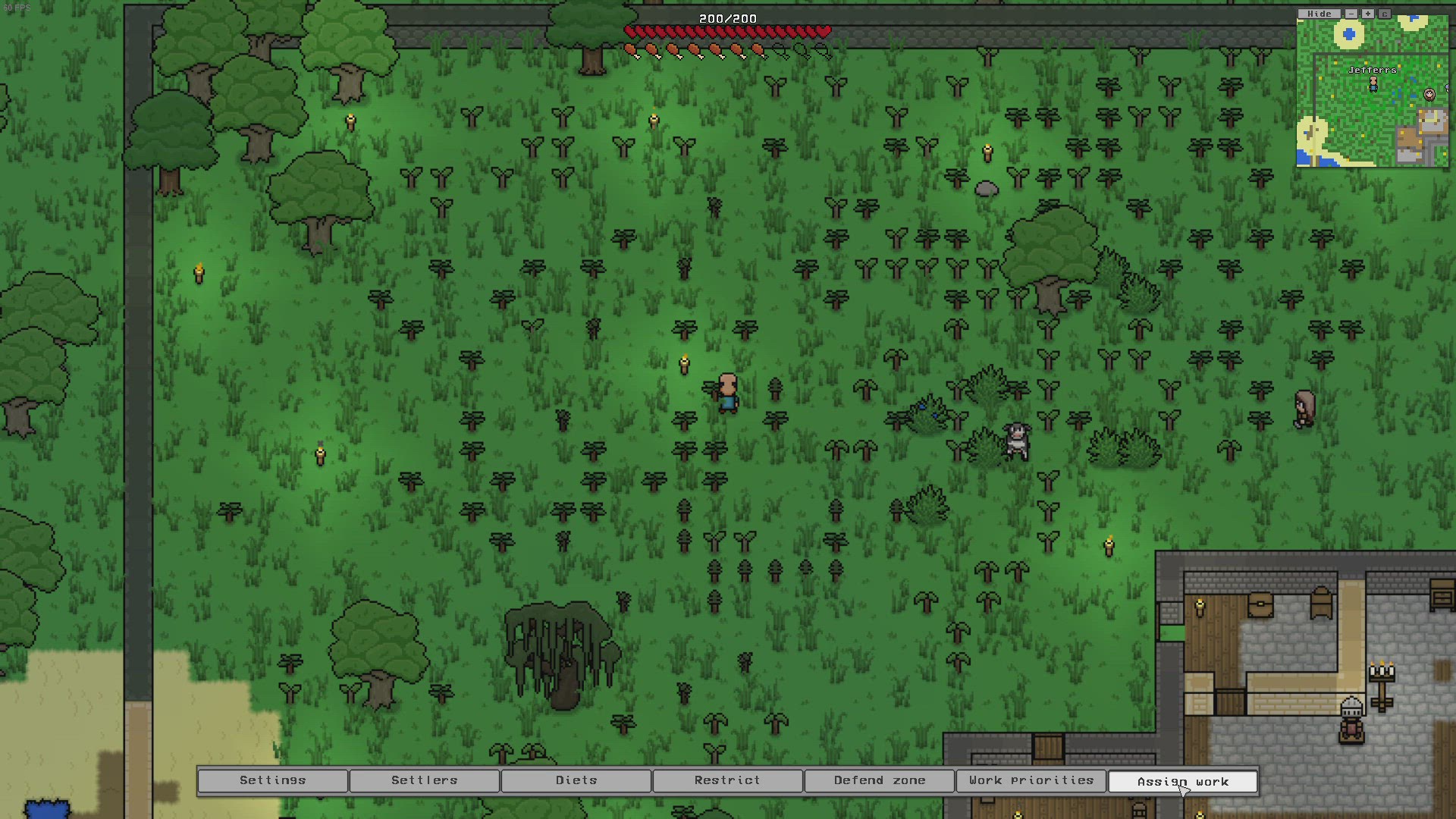Open the Restrict menu
1456x819 pixels.
coord(726,780)
